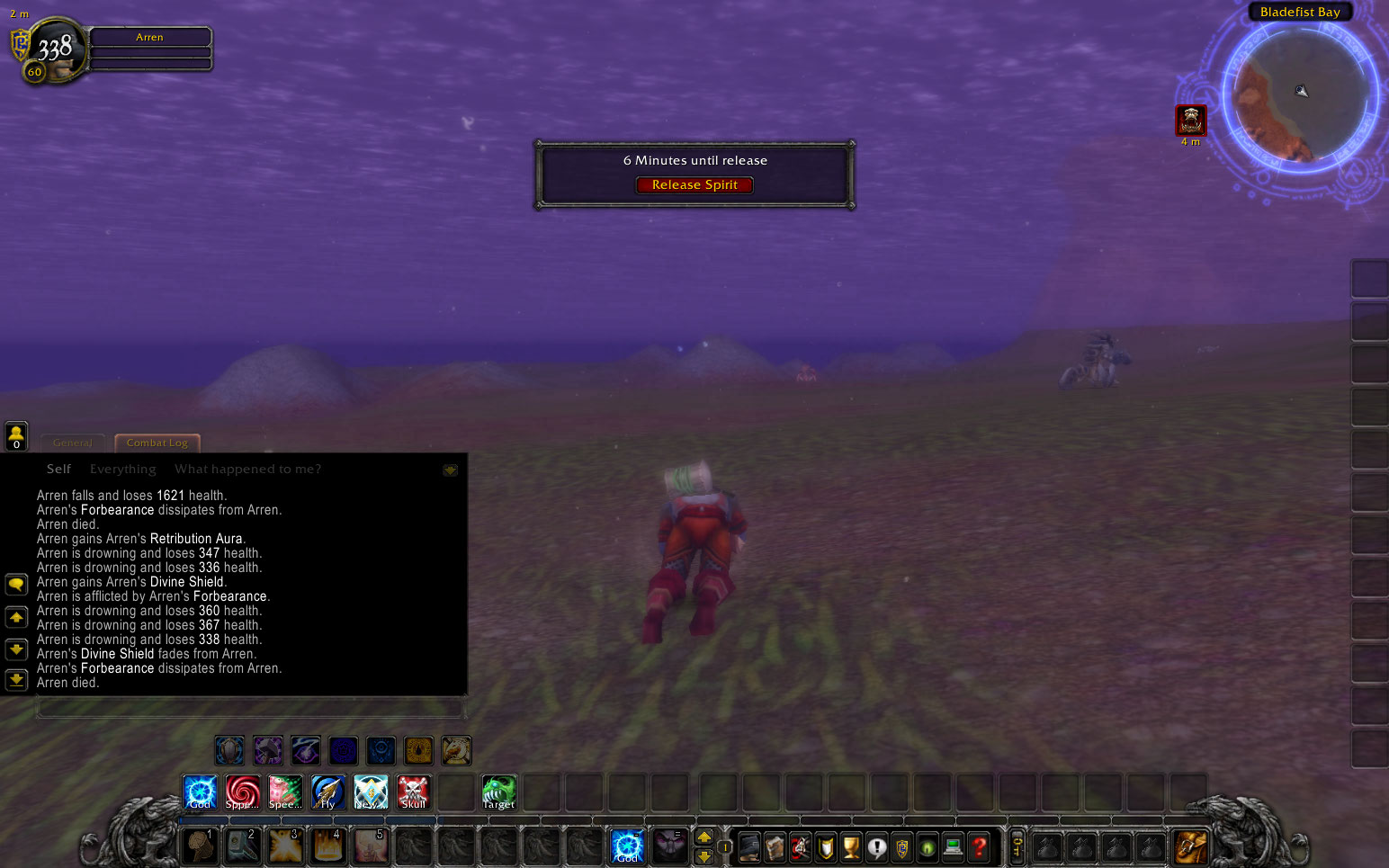View Achievements via the trophy icon
This screenshot has width=1389, height=868.
click(x=850, y=846)
